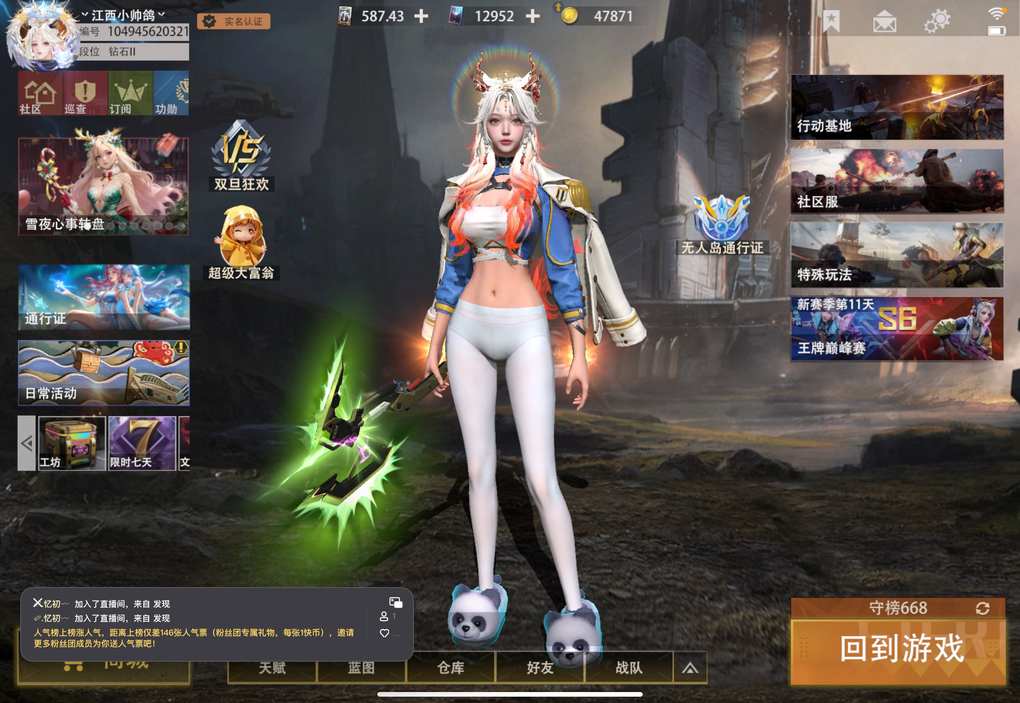View the 通行证 battle pass banner

pos(103,297)
